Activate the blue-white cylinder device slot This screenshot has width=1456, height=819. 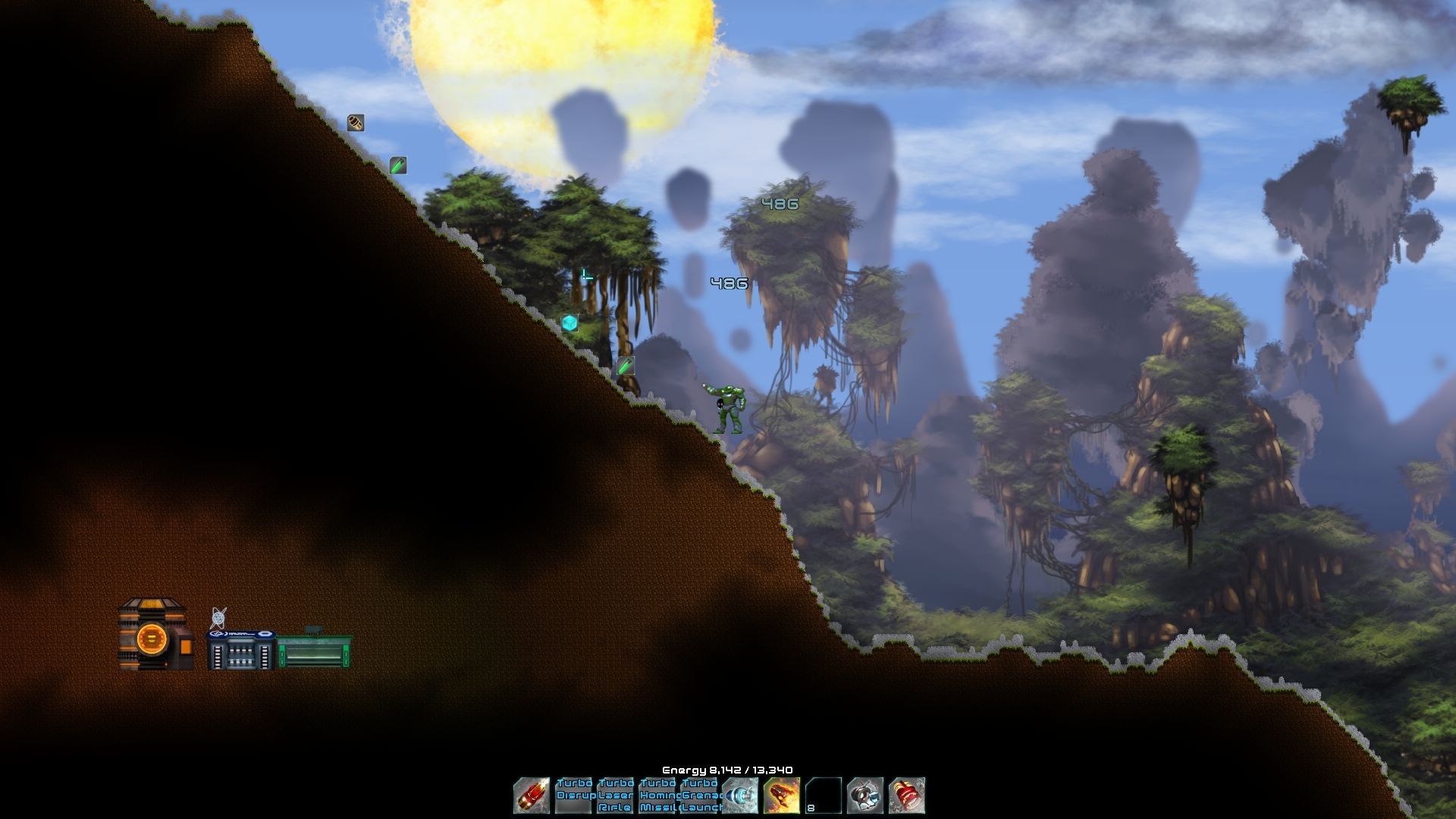tap(740, 795)
